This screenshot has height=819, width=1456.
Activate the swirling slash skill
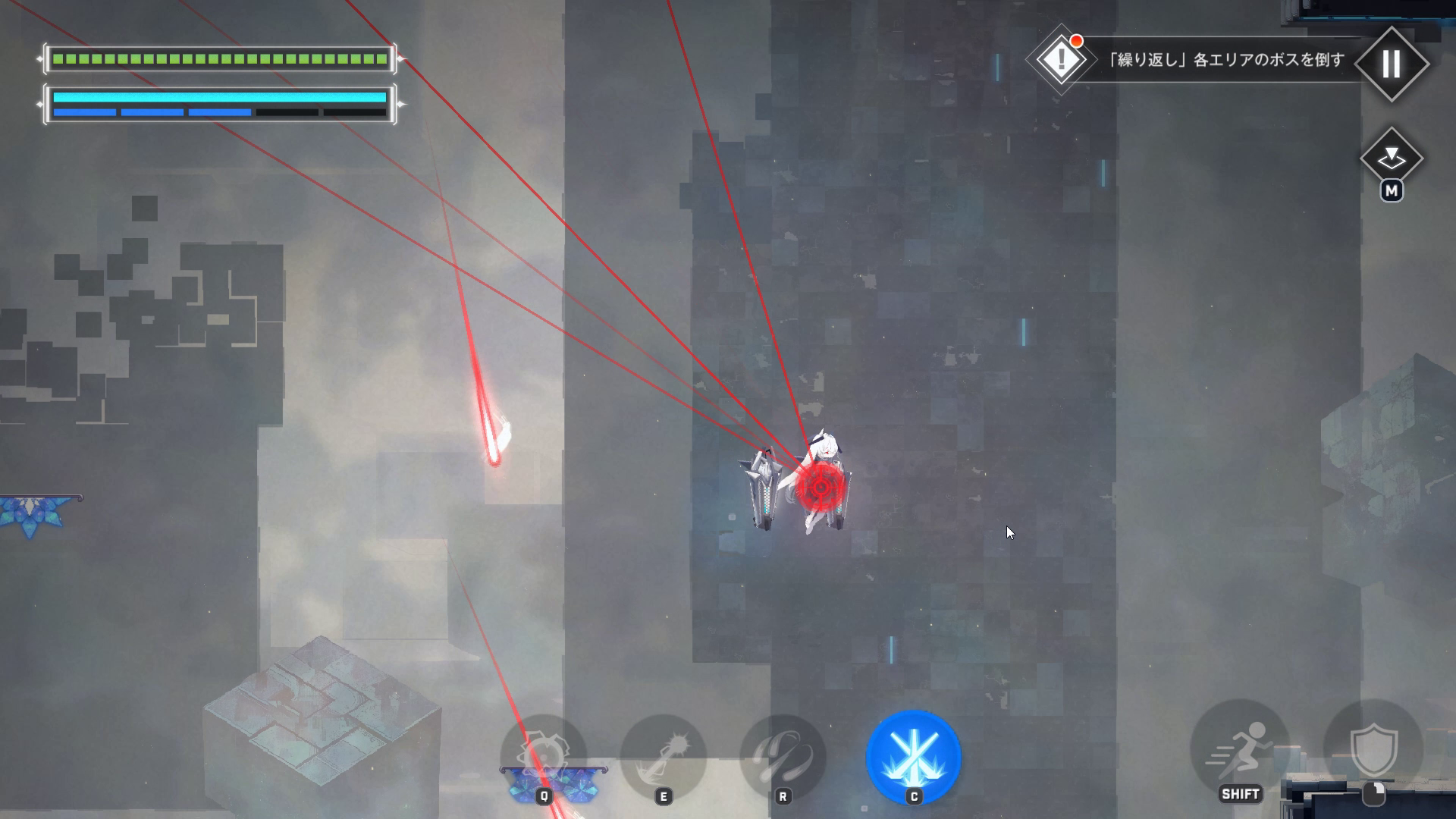(783, 756)
